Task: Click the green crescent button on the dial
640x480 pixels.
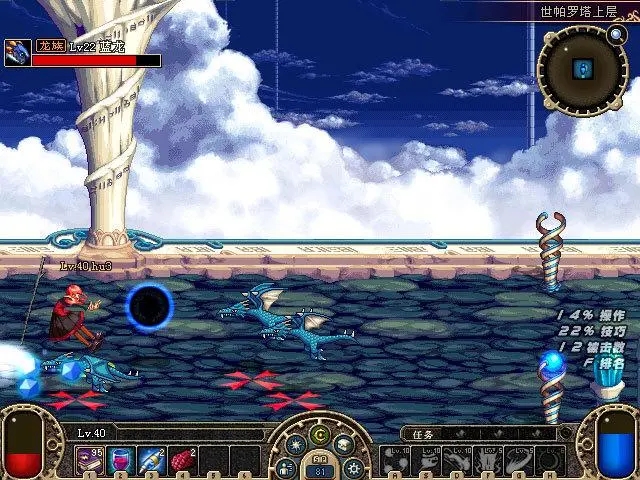Action: pos(319,434)
